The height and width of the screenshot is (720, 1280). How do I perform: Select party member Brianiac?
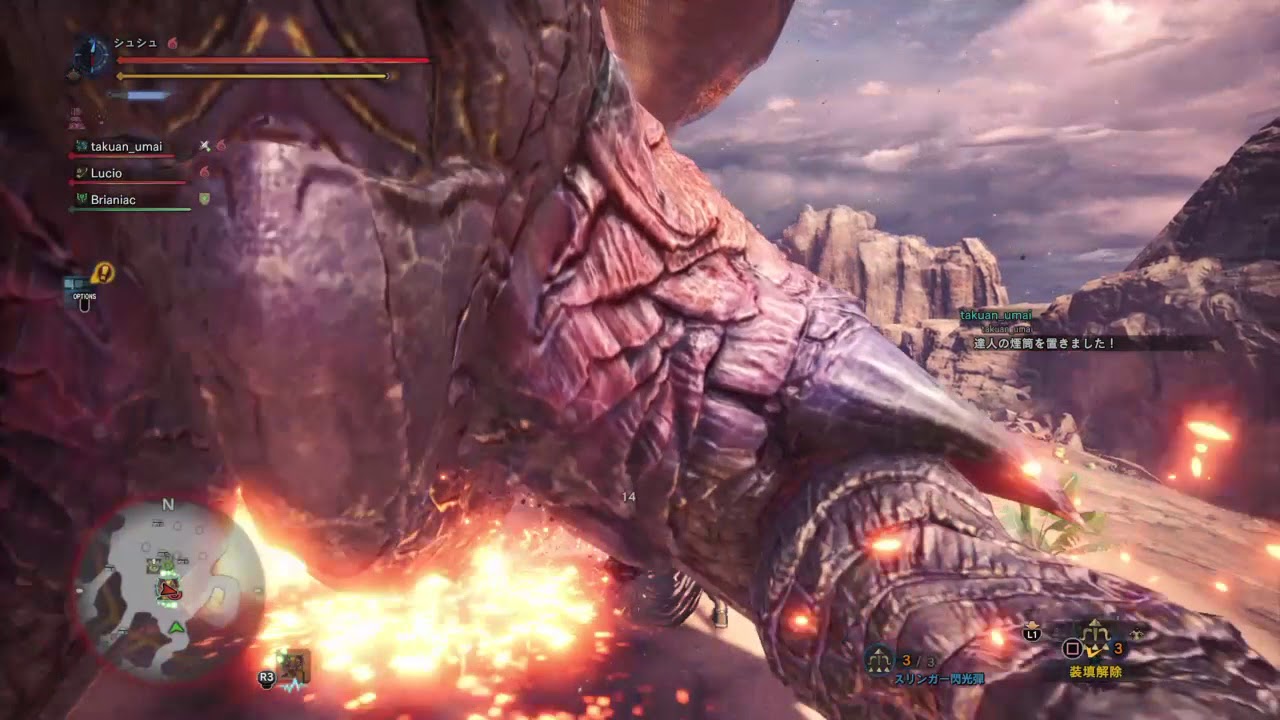pyautogui.click(x=113, y=200)
